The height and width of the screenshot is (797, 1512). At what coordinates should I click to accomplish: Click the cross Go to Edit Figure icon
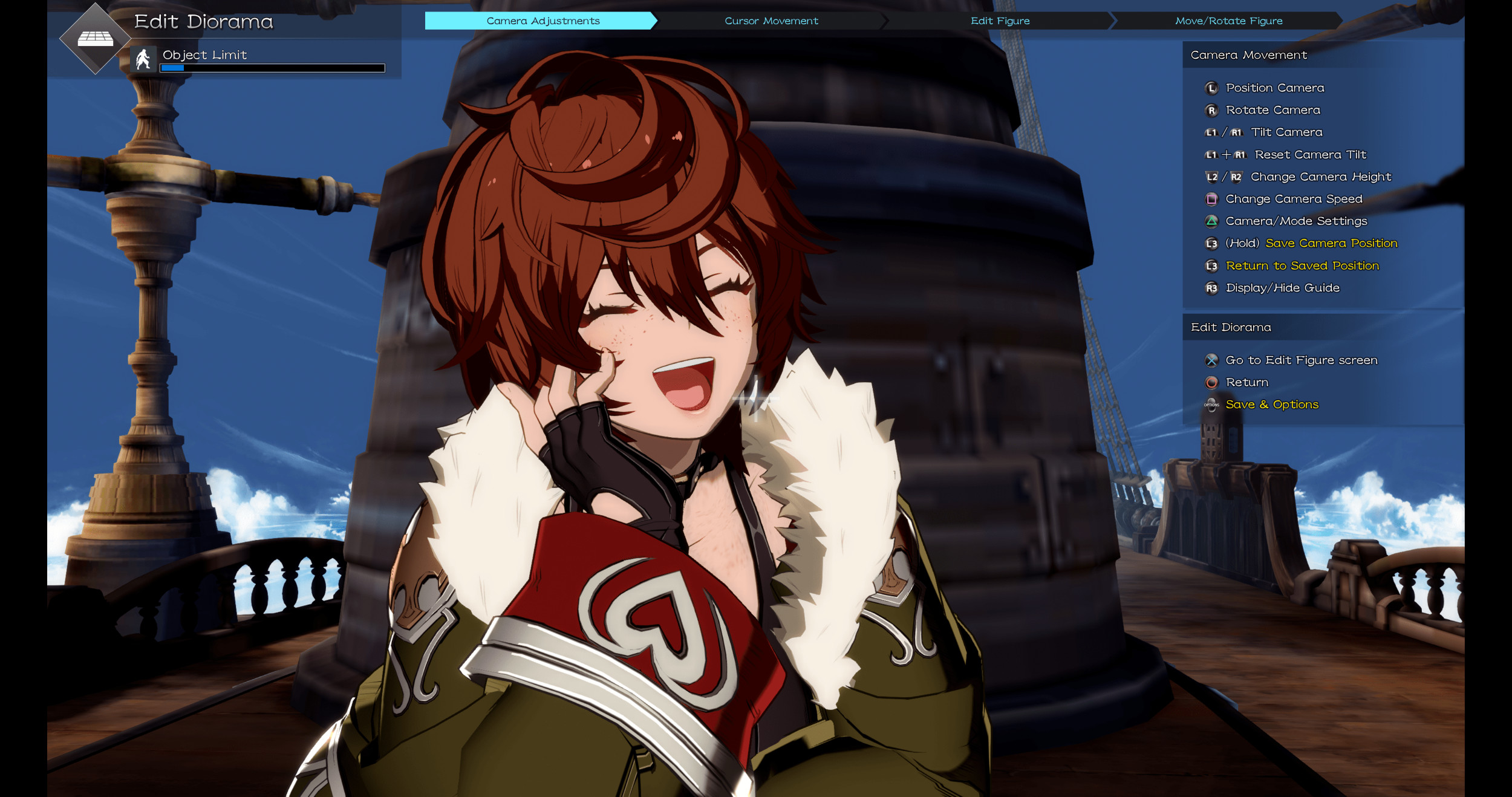1211,360
